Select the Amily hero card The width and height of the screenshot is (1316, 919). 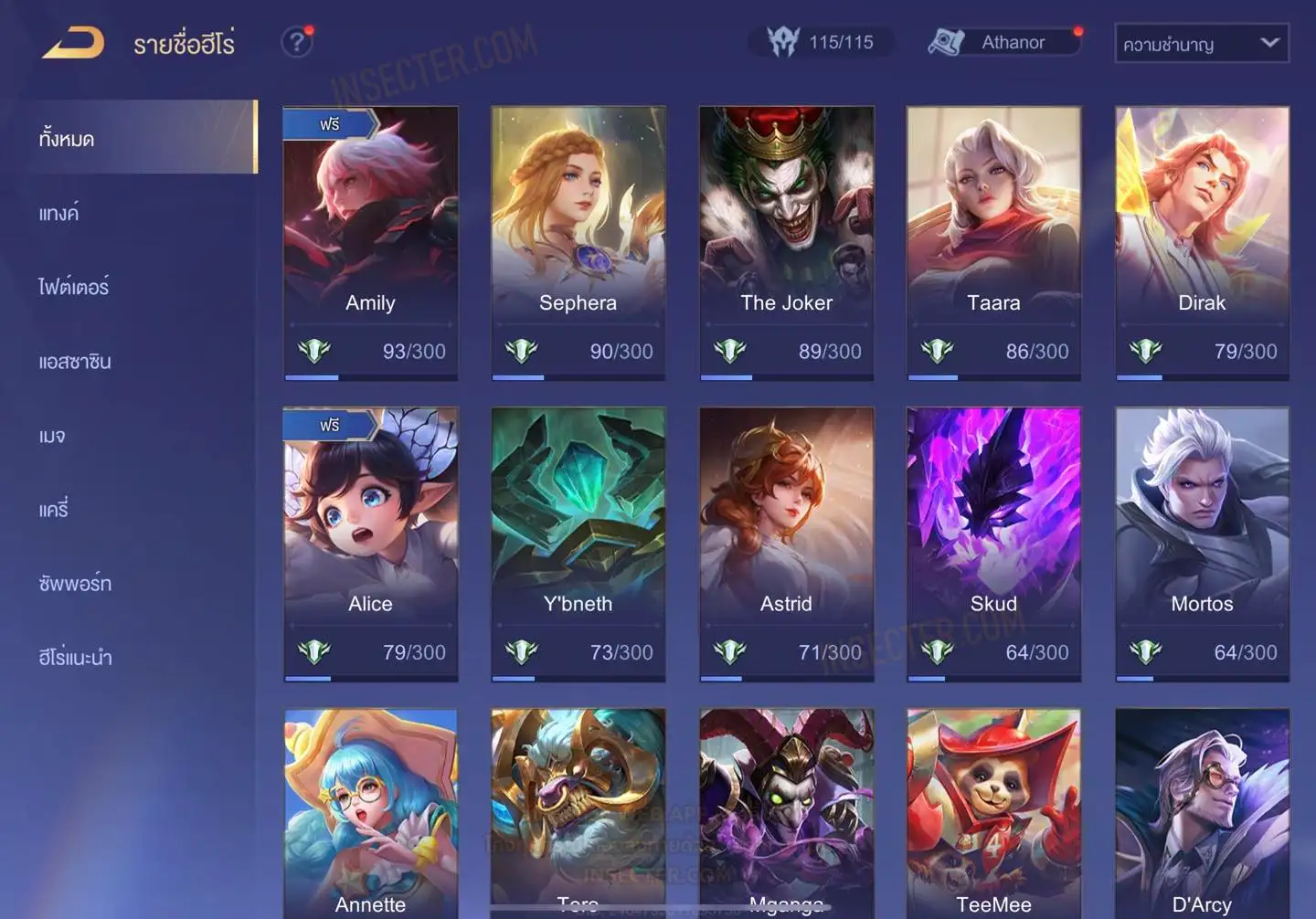pyautogui.click(x=370, y=242)
